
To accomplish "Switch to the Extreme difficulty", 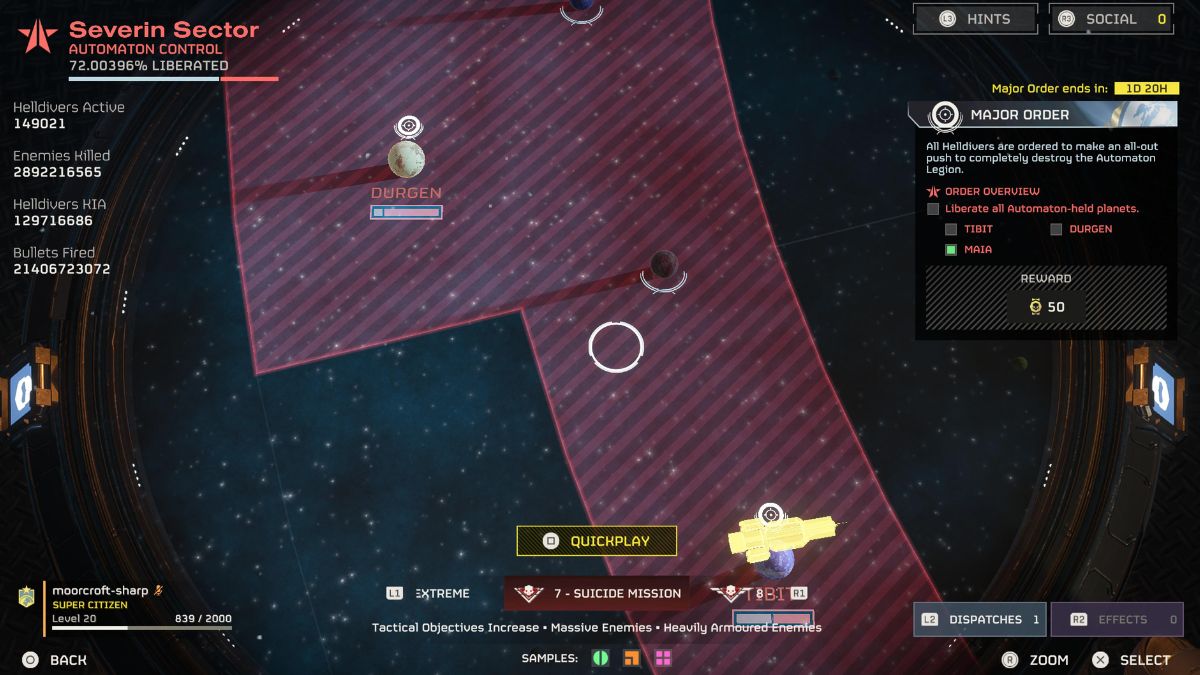I will click(430, 593).
